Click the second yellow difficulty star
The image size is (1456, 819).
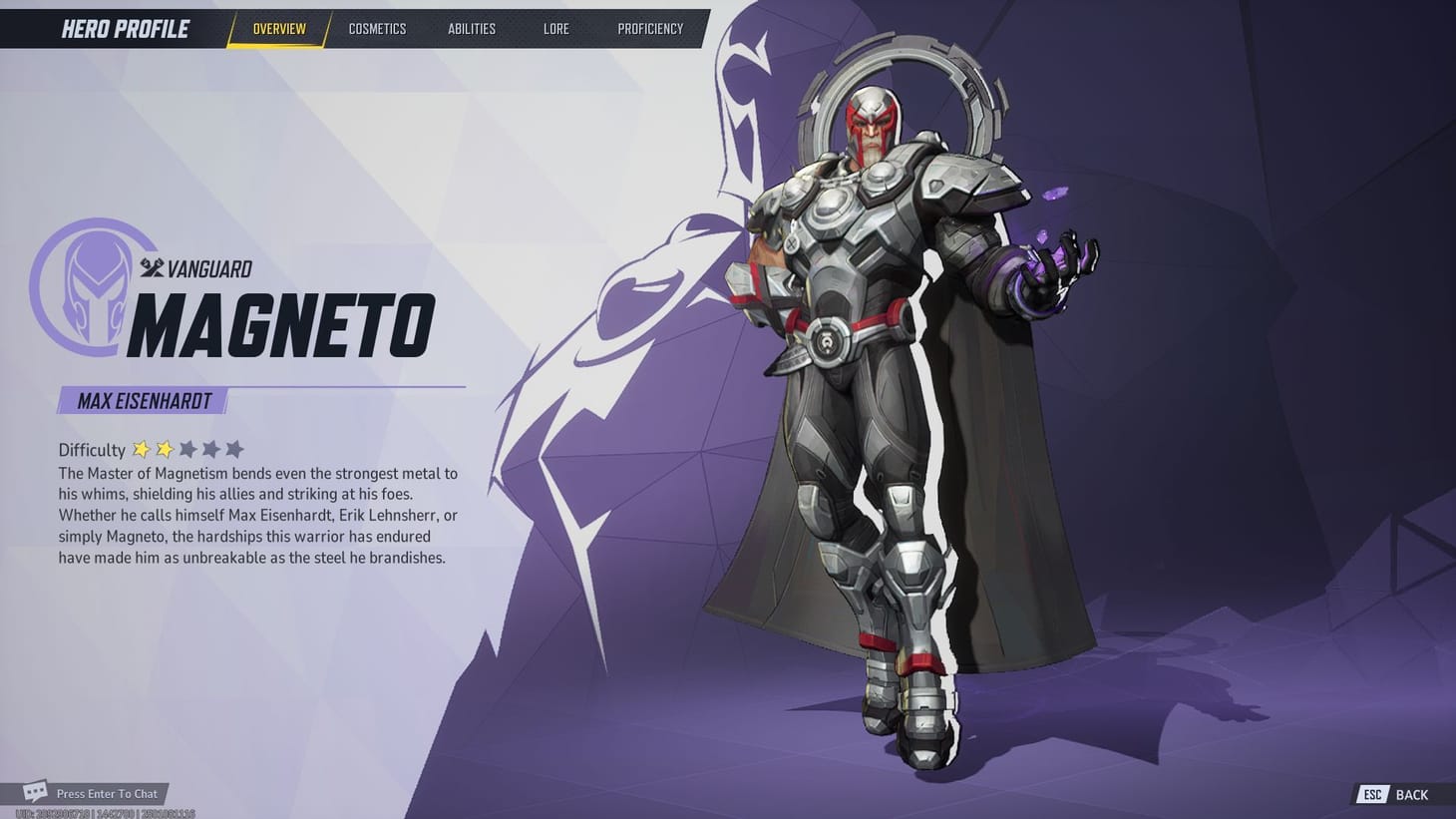click(166, 449)
